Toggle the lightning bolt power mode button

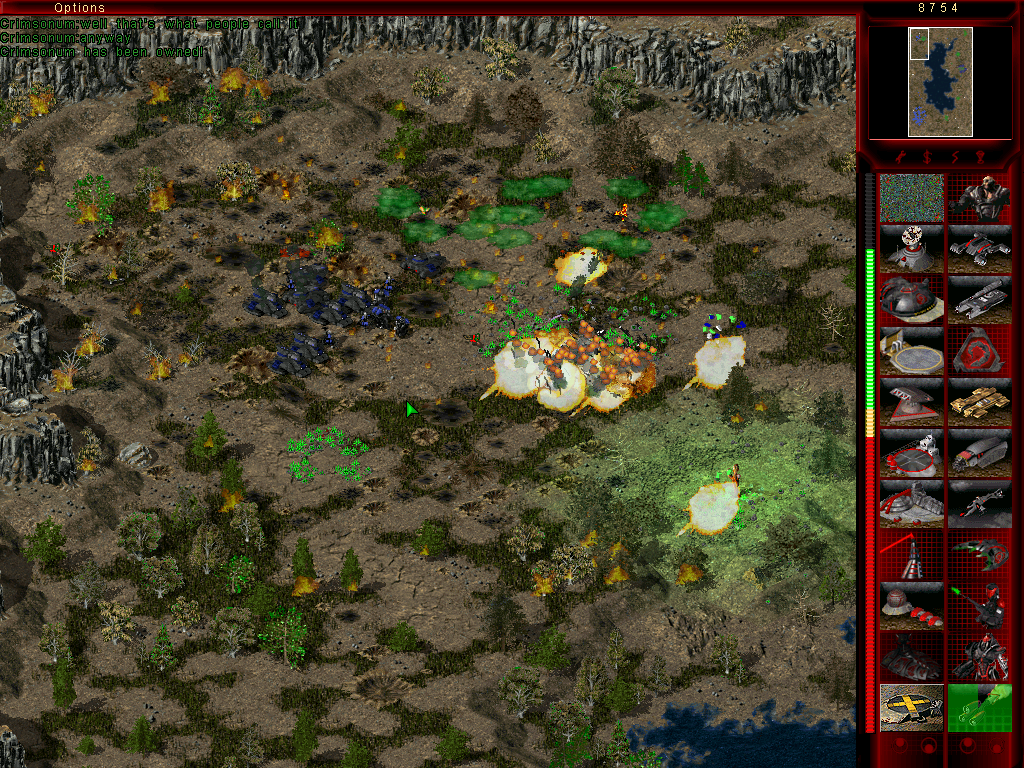(953, 157)
